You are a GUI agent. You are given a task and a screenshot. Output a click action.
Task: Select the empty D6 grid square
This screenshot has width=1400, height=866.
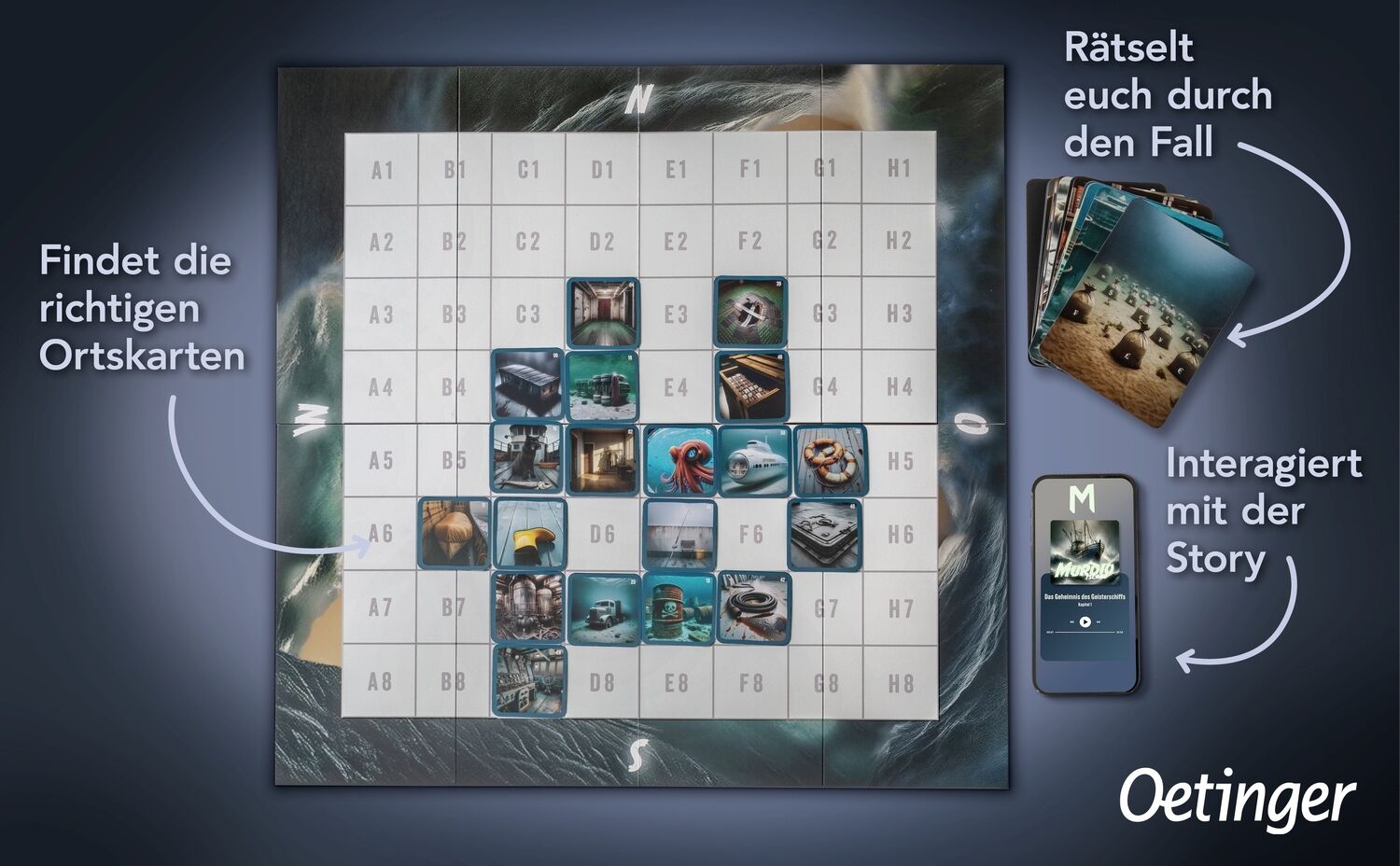603,535
